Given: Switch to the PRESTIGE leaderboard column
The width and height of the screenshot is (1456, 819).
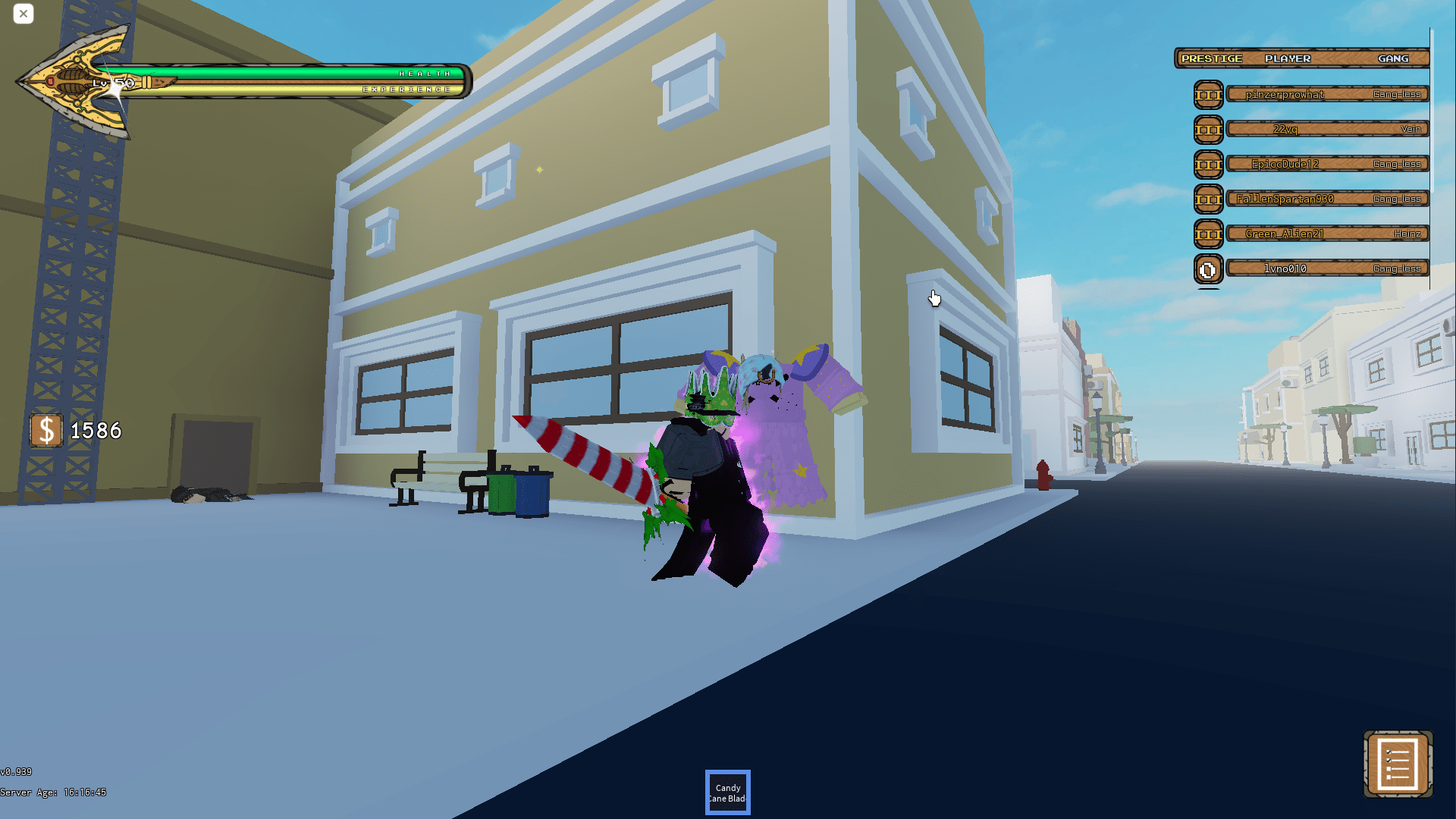Looking at the screenshot, I should coord(1212,58).
